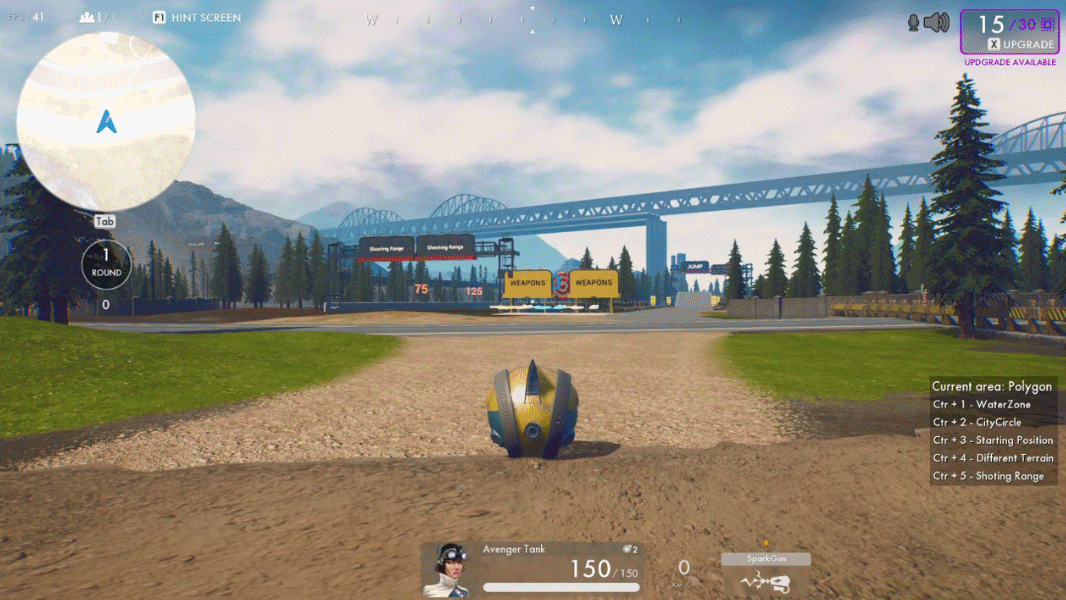Open the Hint Screen label
Image resolution: width=1066 pixels, height=600 pixels.
(204, 18)
